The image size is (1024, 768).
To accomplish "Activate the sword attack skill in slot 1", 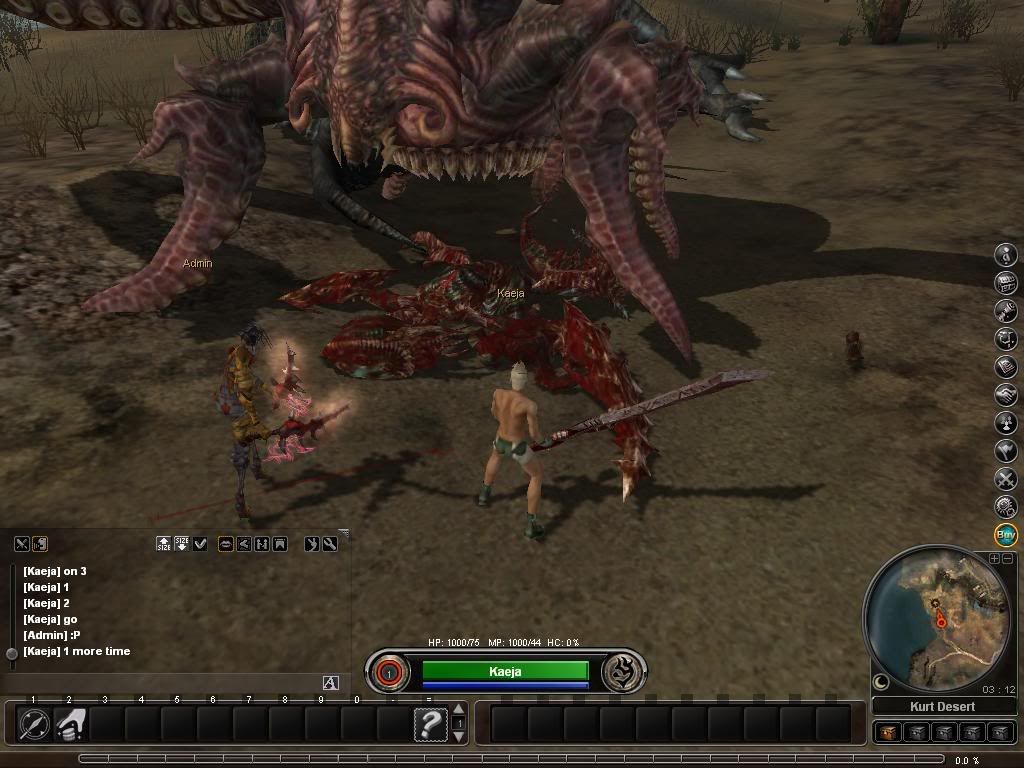I will pyautogui.click(x=33, y=723).
